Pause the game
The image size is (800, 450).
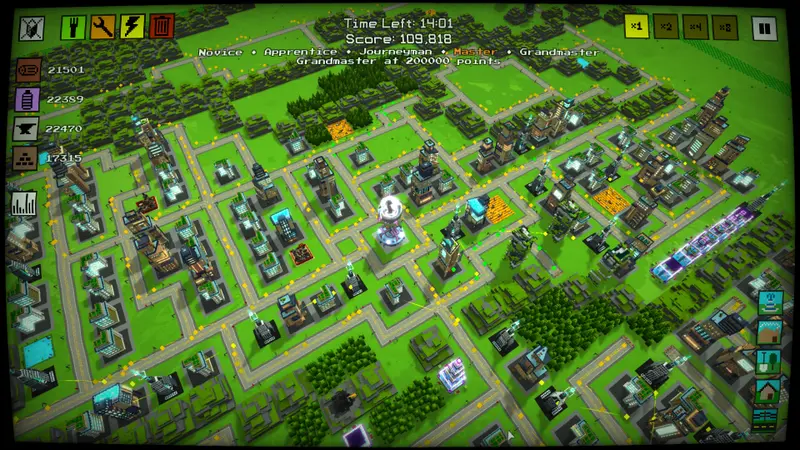765,27
